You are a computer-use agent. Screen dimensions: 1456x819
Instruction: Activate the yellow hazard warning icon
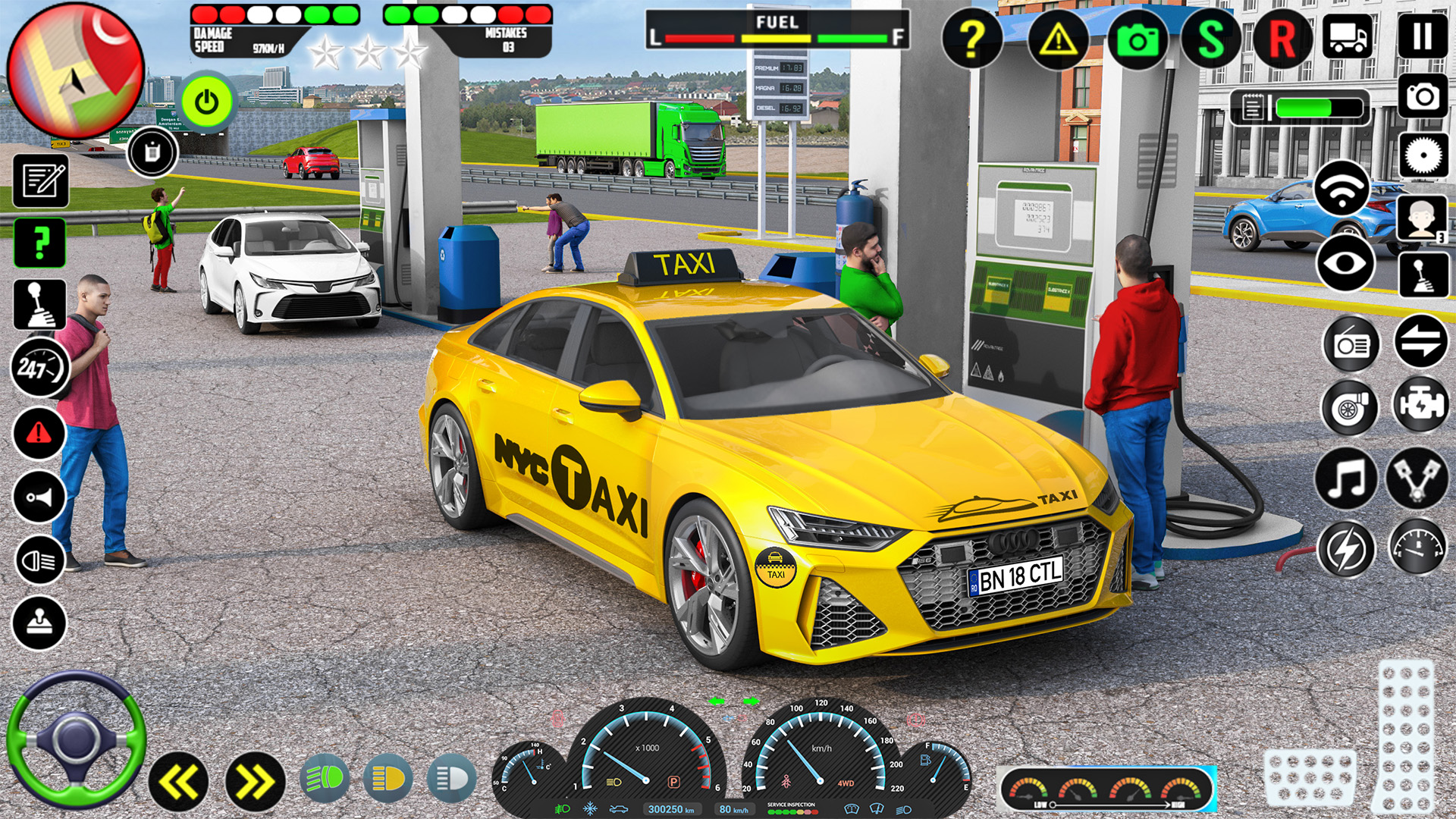pyautogui.click(x=1058, y=38)
